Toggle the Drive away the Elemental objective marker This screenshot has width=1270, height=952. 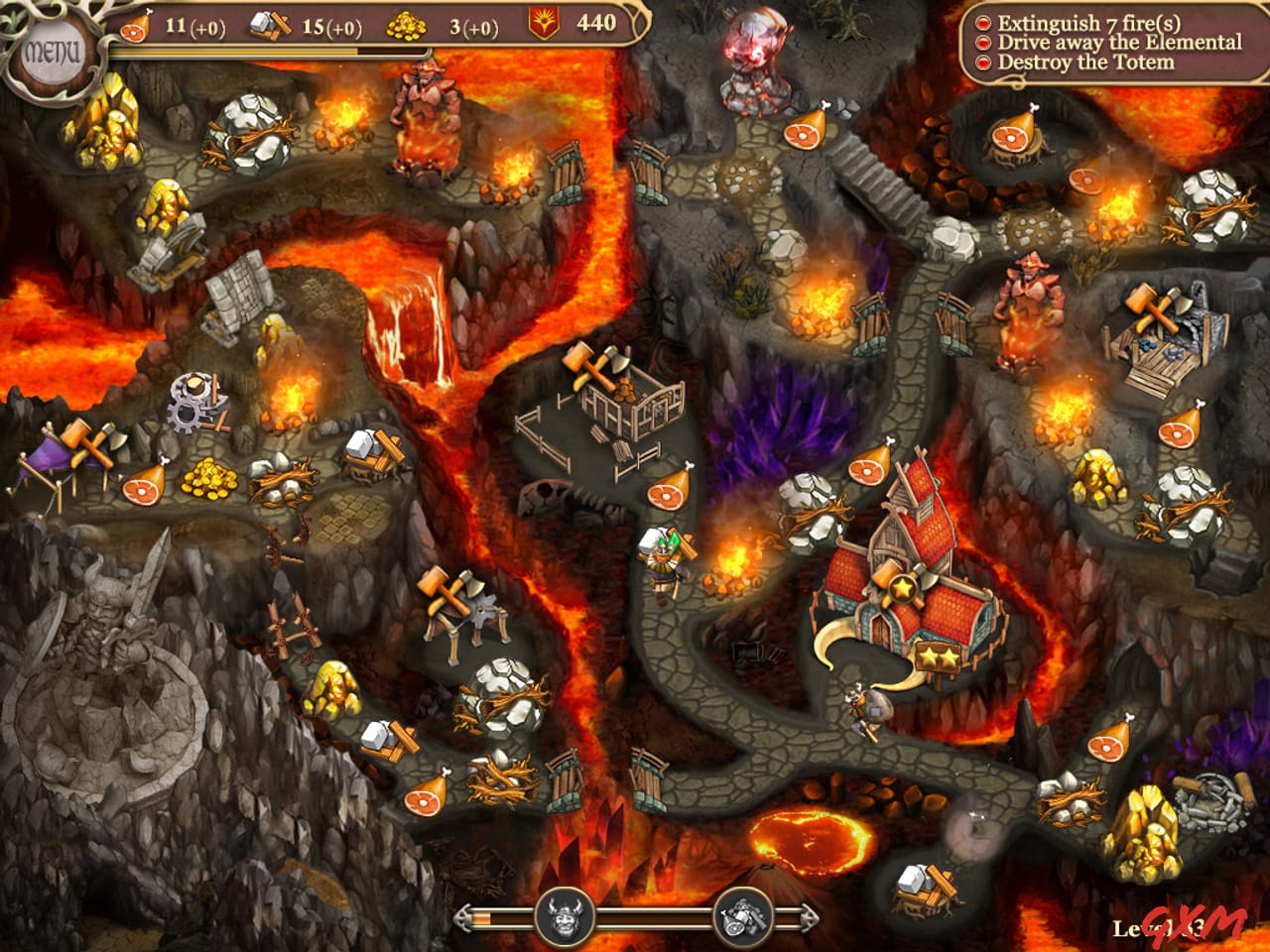985,42
